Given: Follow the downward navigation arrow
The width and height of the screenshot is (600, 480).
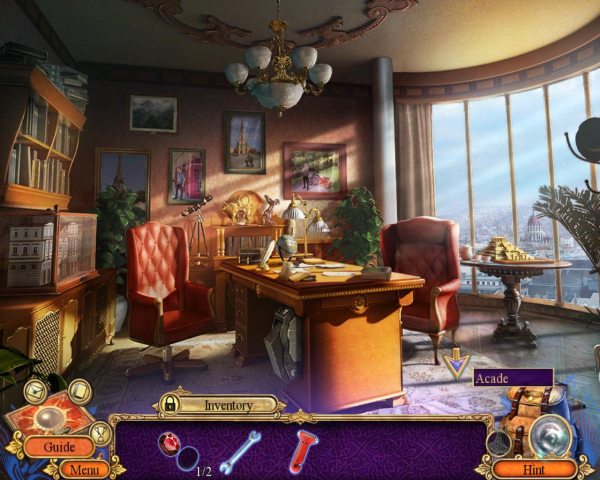Looking at the screenshot, I should 458,364.
